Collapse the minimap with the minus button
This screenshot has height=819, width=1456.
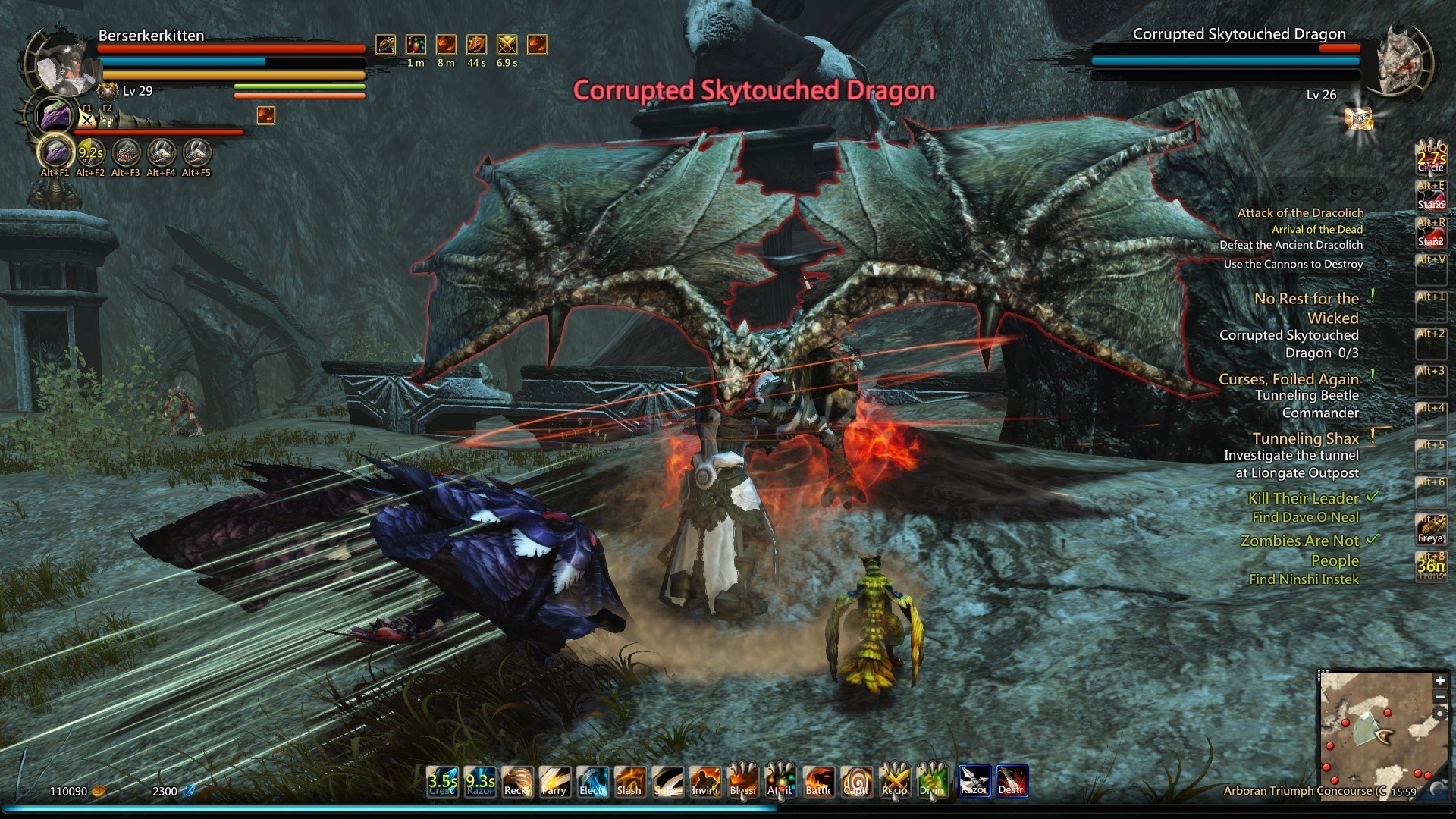point(1440,697)
